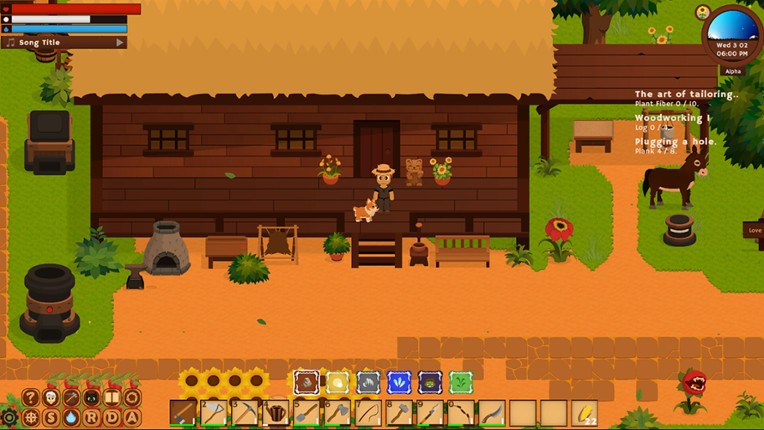The height and width of the screenshot is (430, 764).
Task: Select the shovel in hotbar slot 5
Action: [307, 412]
